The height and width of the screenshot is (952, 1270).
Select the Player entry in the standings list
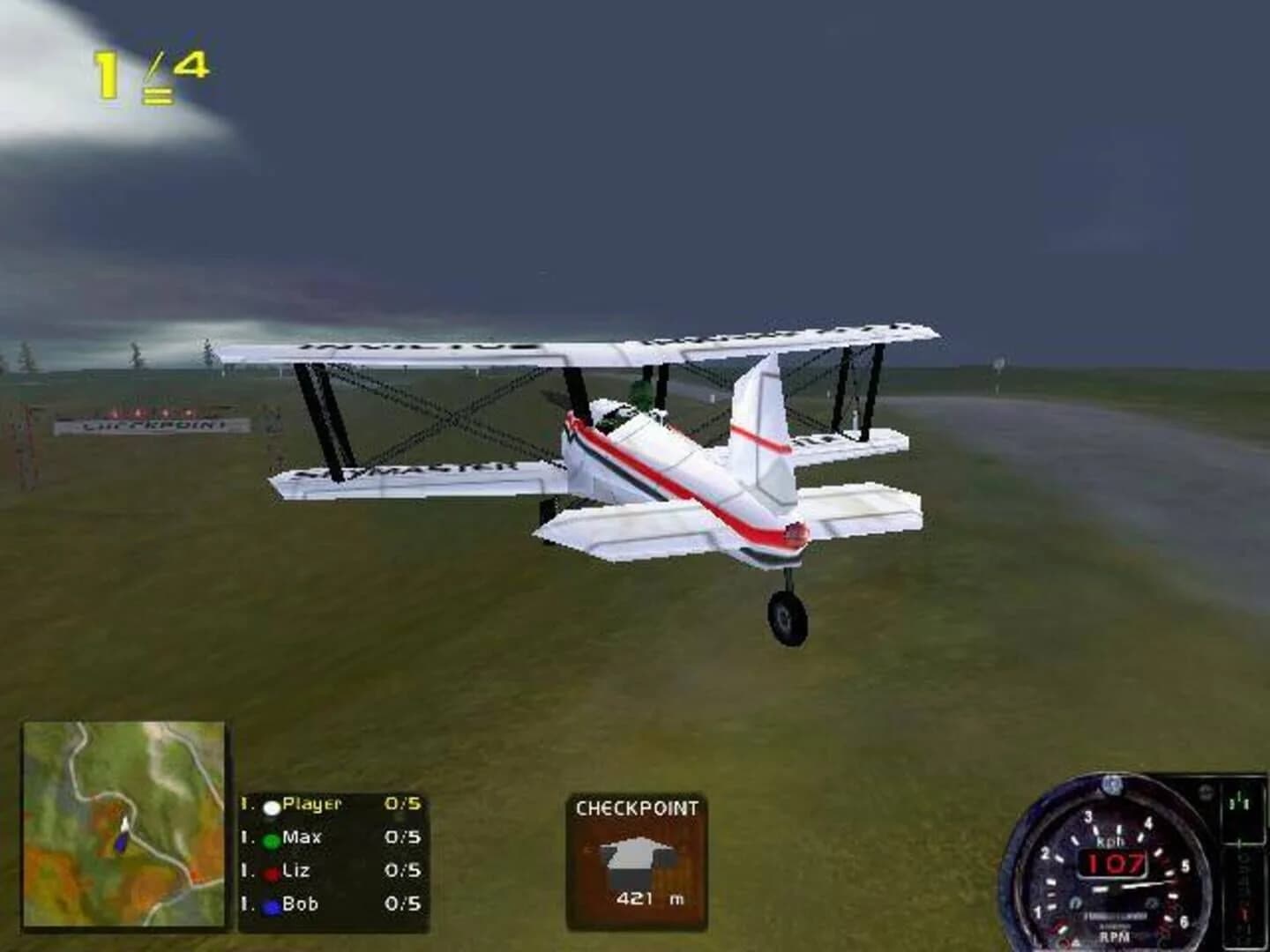tap(310, 804)
